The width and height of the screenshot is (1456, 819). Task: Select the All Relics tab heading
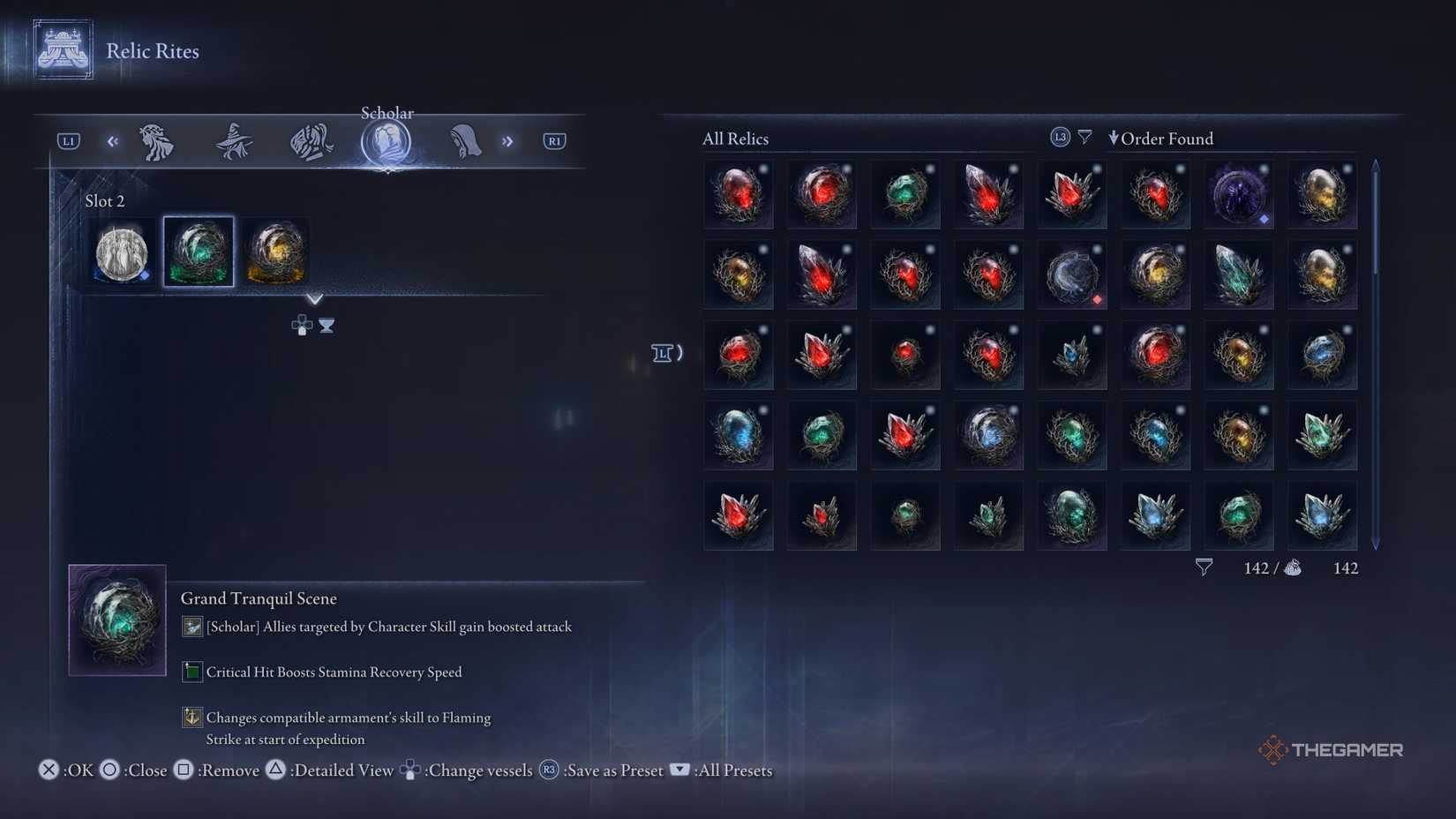click(735, 138)
